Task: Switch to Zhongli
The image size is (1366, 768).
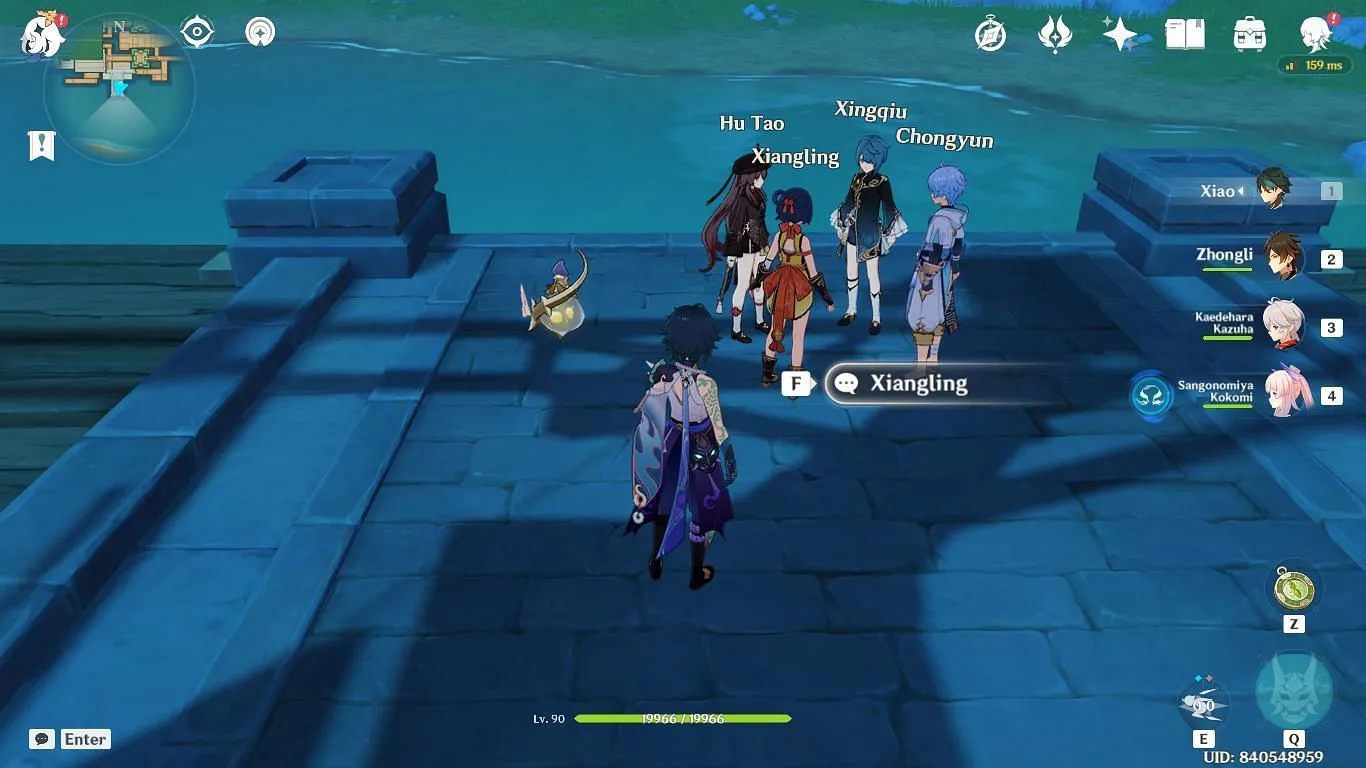Action: tap(1282, 258)
